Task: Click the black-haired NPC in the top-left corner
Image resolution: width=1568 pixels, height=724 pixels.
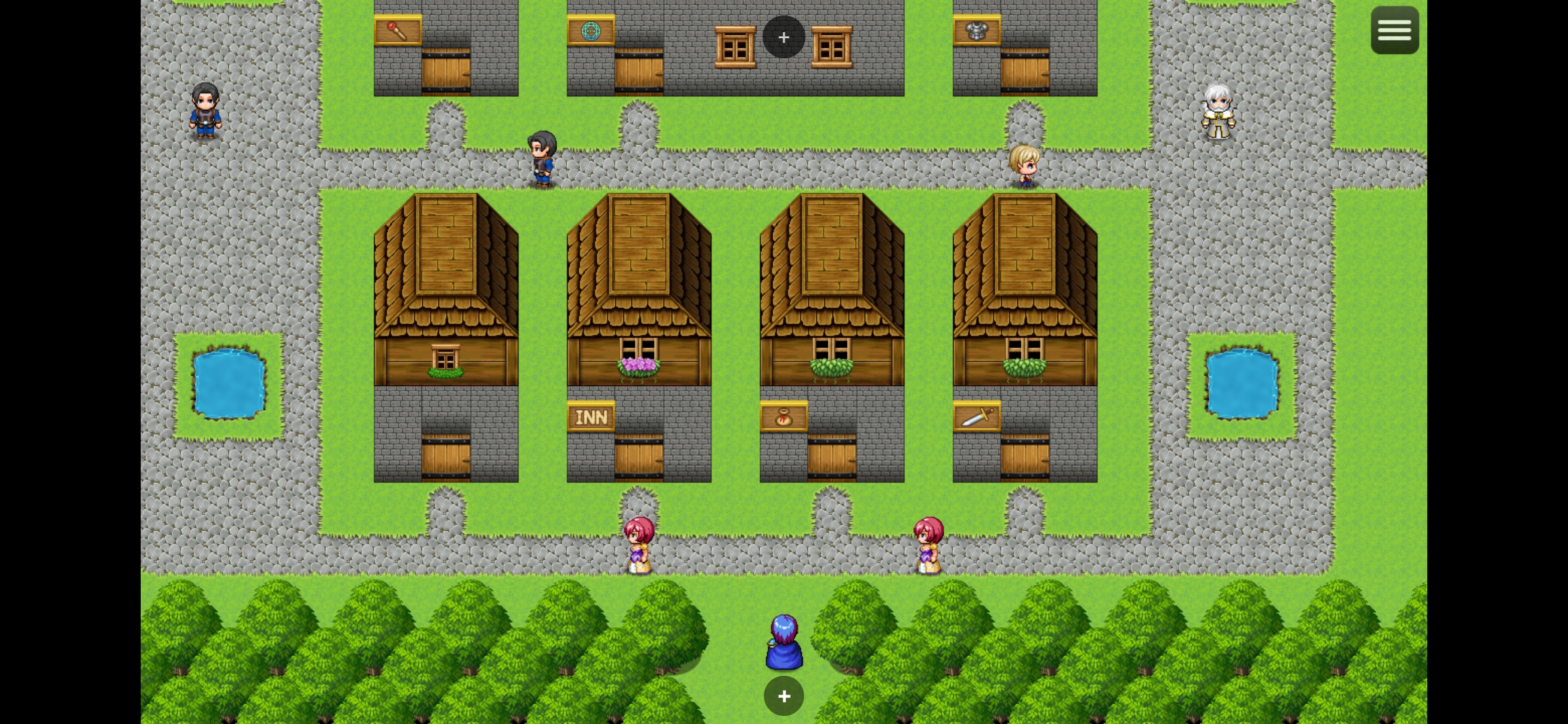Action: click(x=204, y=111)
